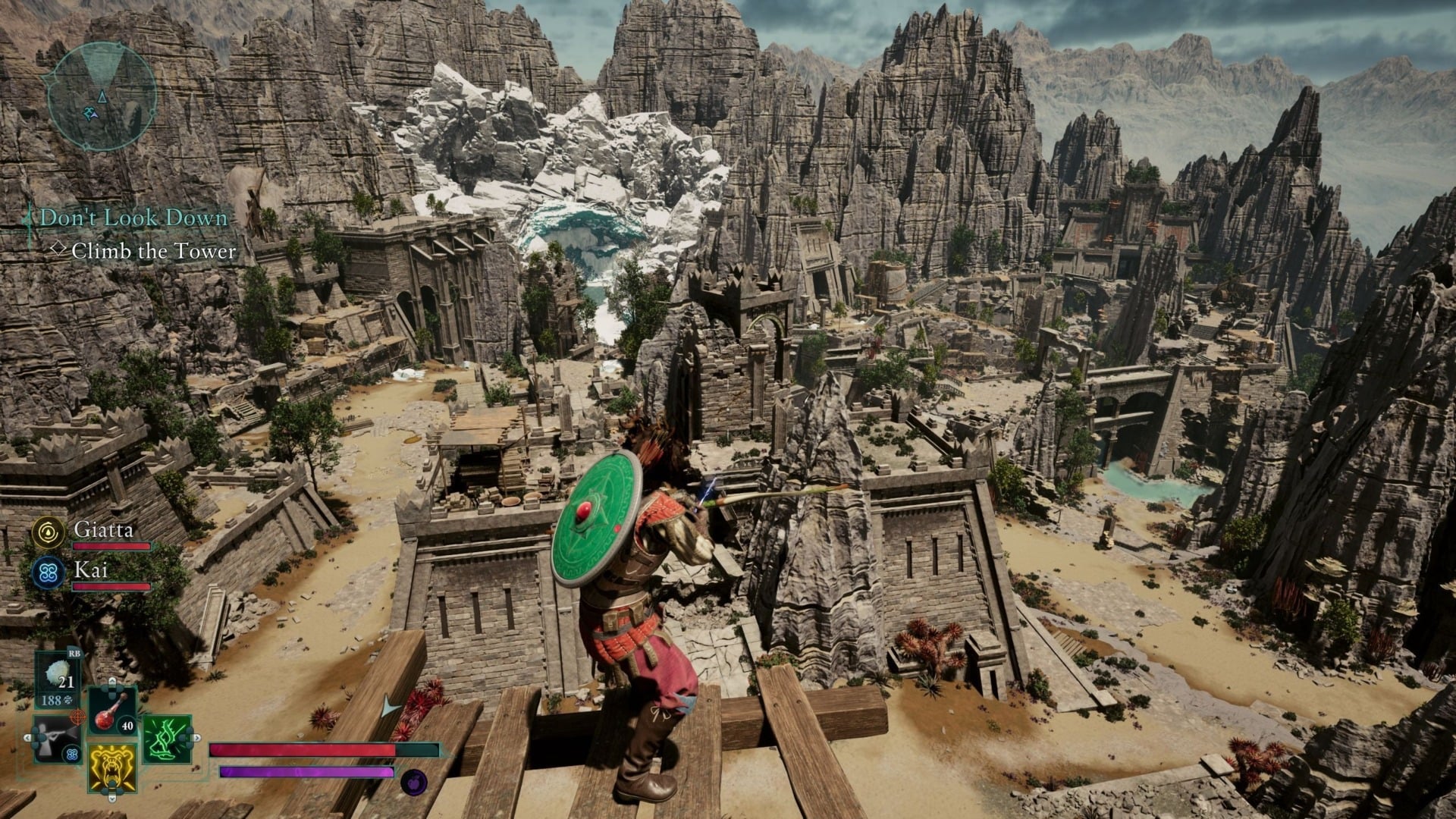Select Kai's blue companion emblem
The height and width of the screenshot is (819, 1456).
pyautogui.click(x=47, y=571)
